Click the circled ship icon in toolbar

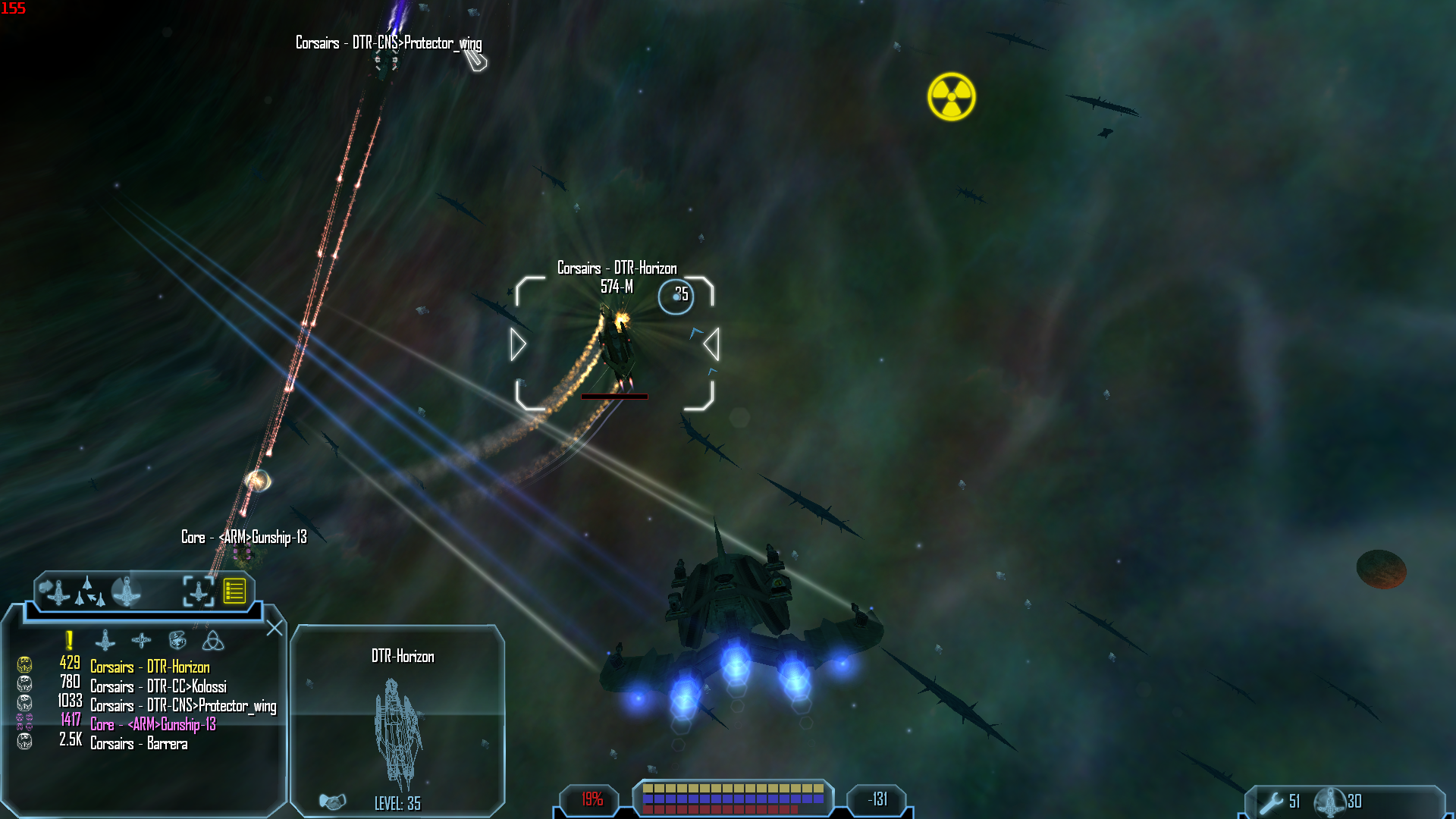point(126,591)
